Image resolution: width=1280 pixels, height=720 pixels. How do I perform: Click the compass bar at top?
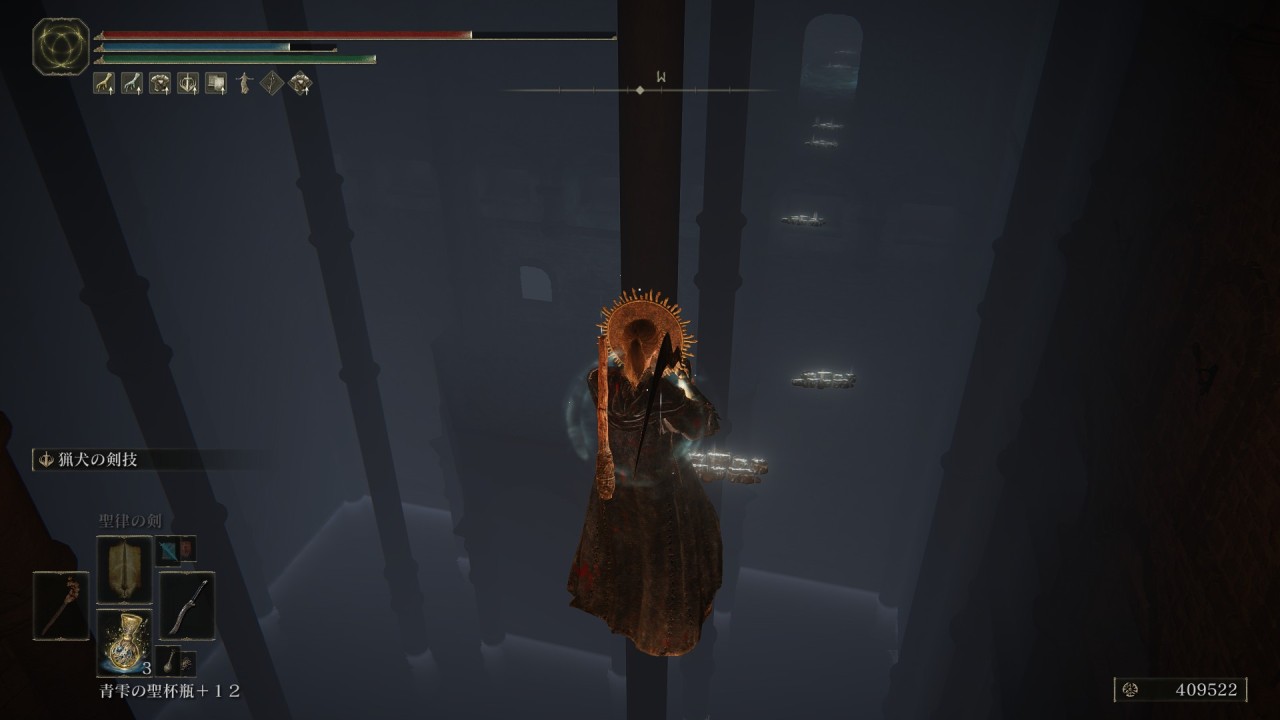(x=640, y=90)
